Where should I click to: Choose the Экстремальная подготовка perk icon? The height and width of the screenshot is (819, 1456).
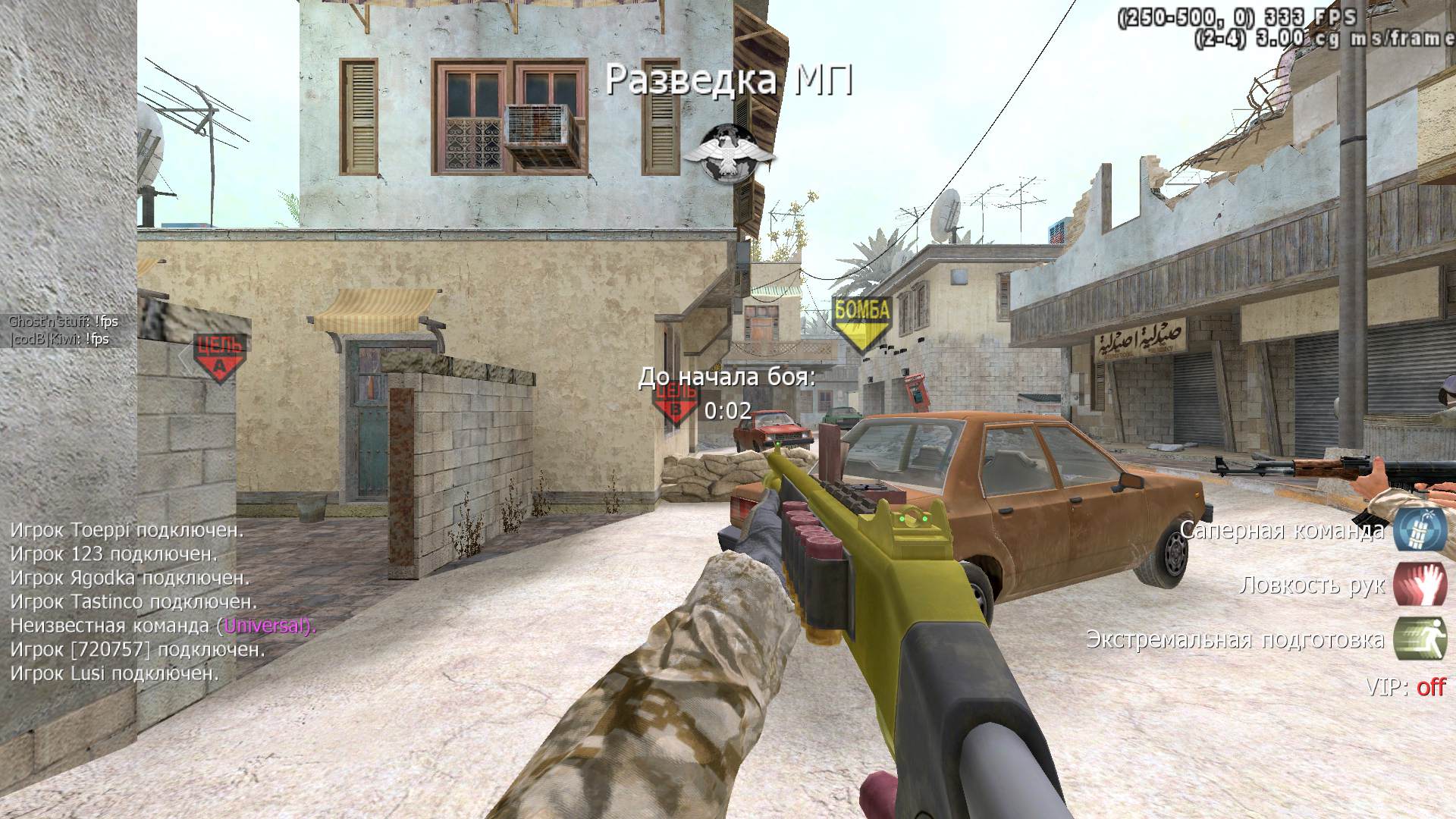(x=1420, y=639)
